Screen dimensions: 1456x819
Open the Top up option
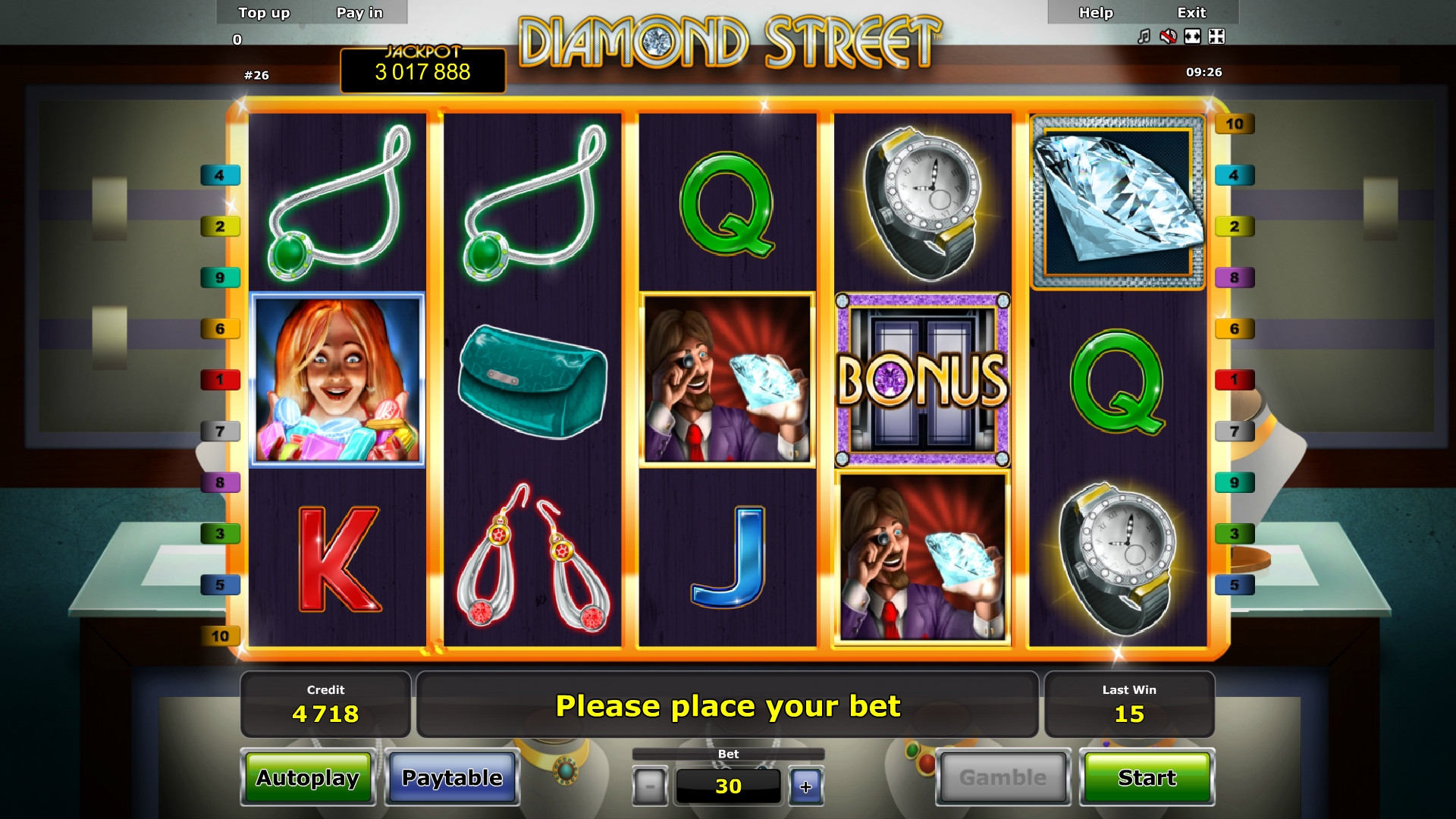coord(264,13)
